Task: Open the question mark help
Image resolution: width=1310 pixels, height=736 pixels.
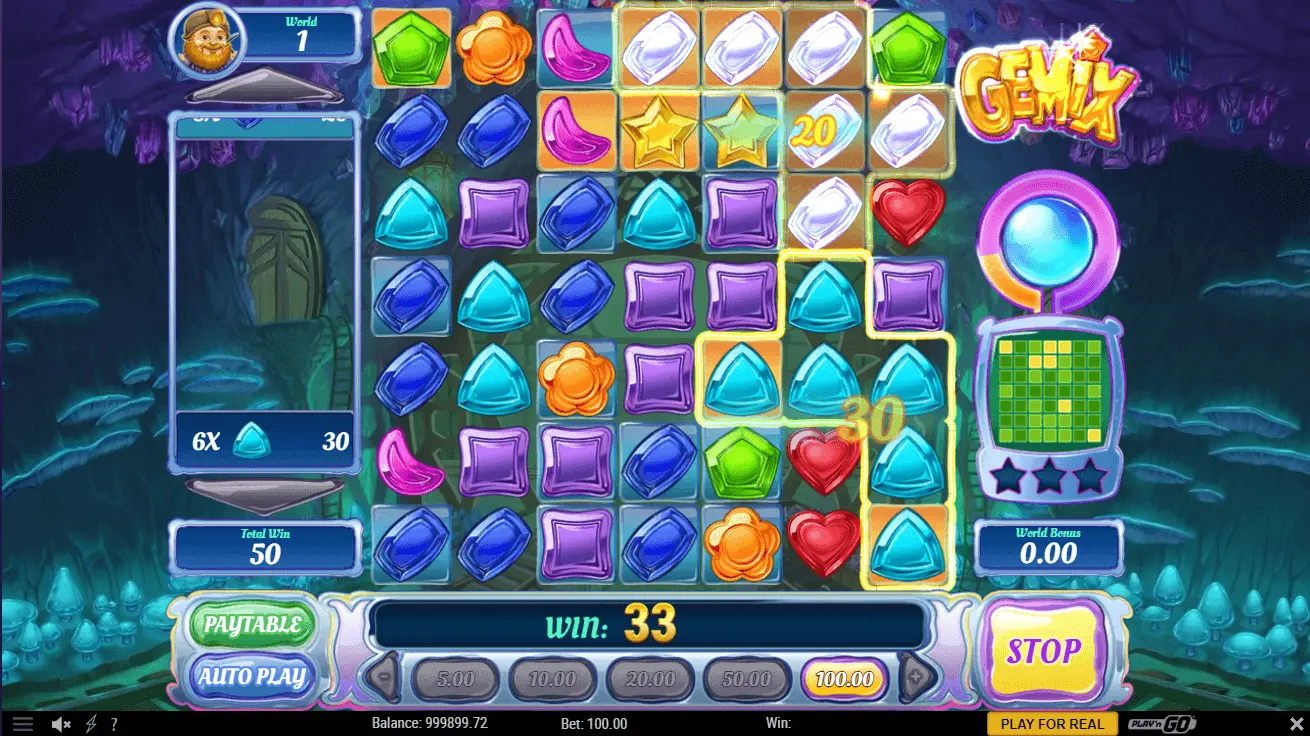Action: [x=114, y=724]
